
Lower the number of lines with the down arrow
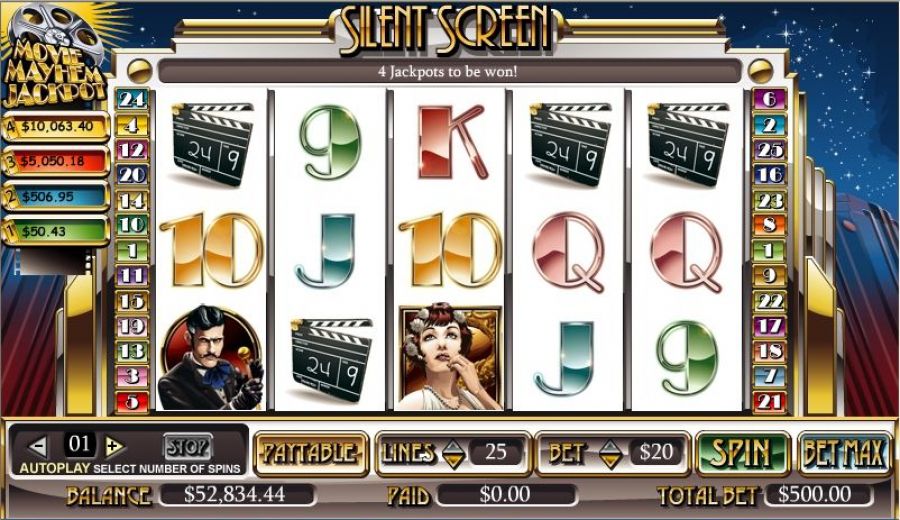(x=454, y=461)
